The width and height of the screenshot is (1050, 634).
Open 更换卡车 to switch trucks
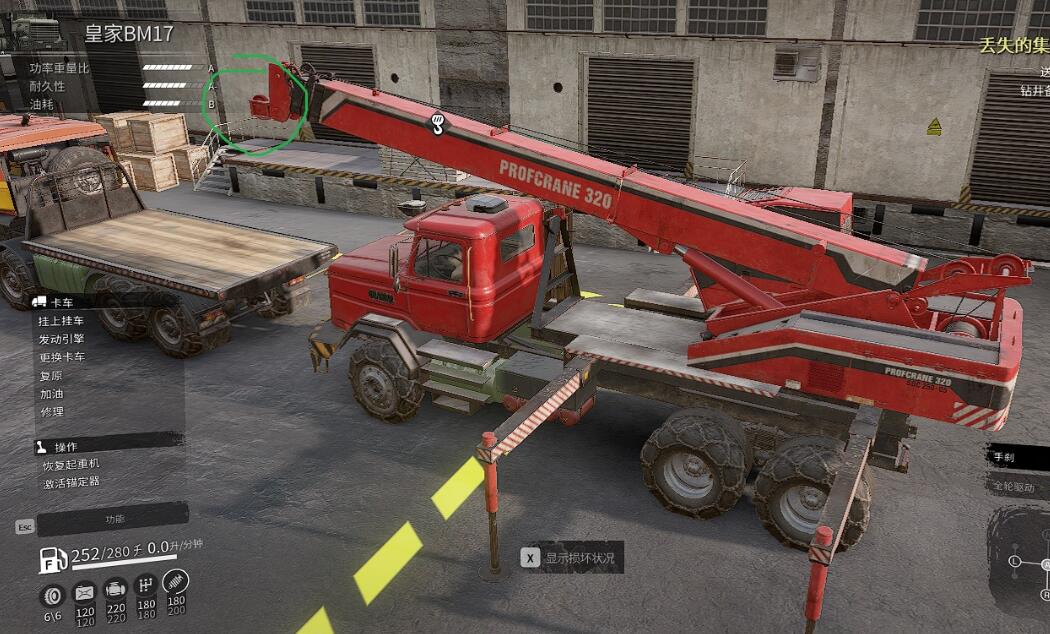point(61,357)
